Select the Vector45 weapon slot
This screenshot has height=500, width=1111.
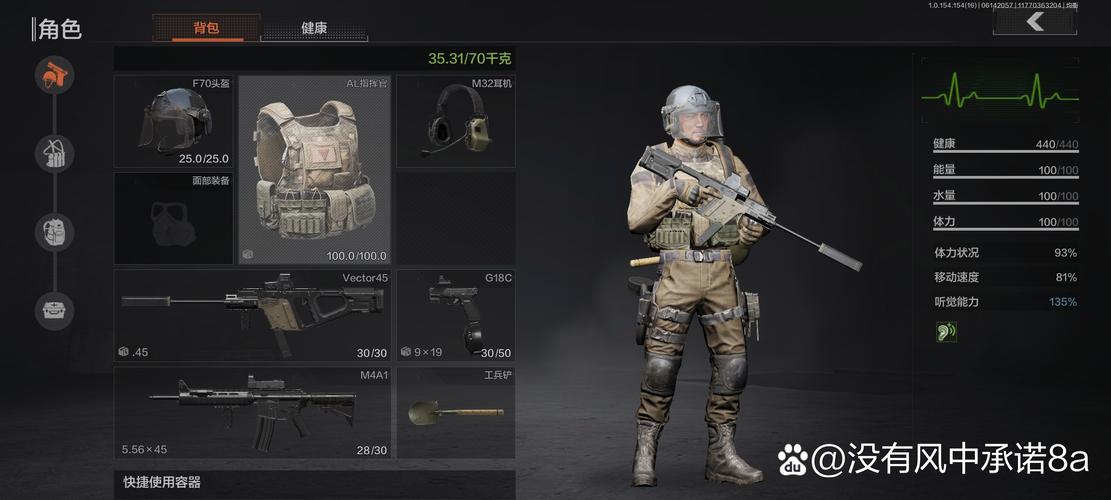tap(252, 314)
